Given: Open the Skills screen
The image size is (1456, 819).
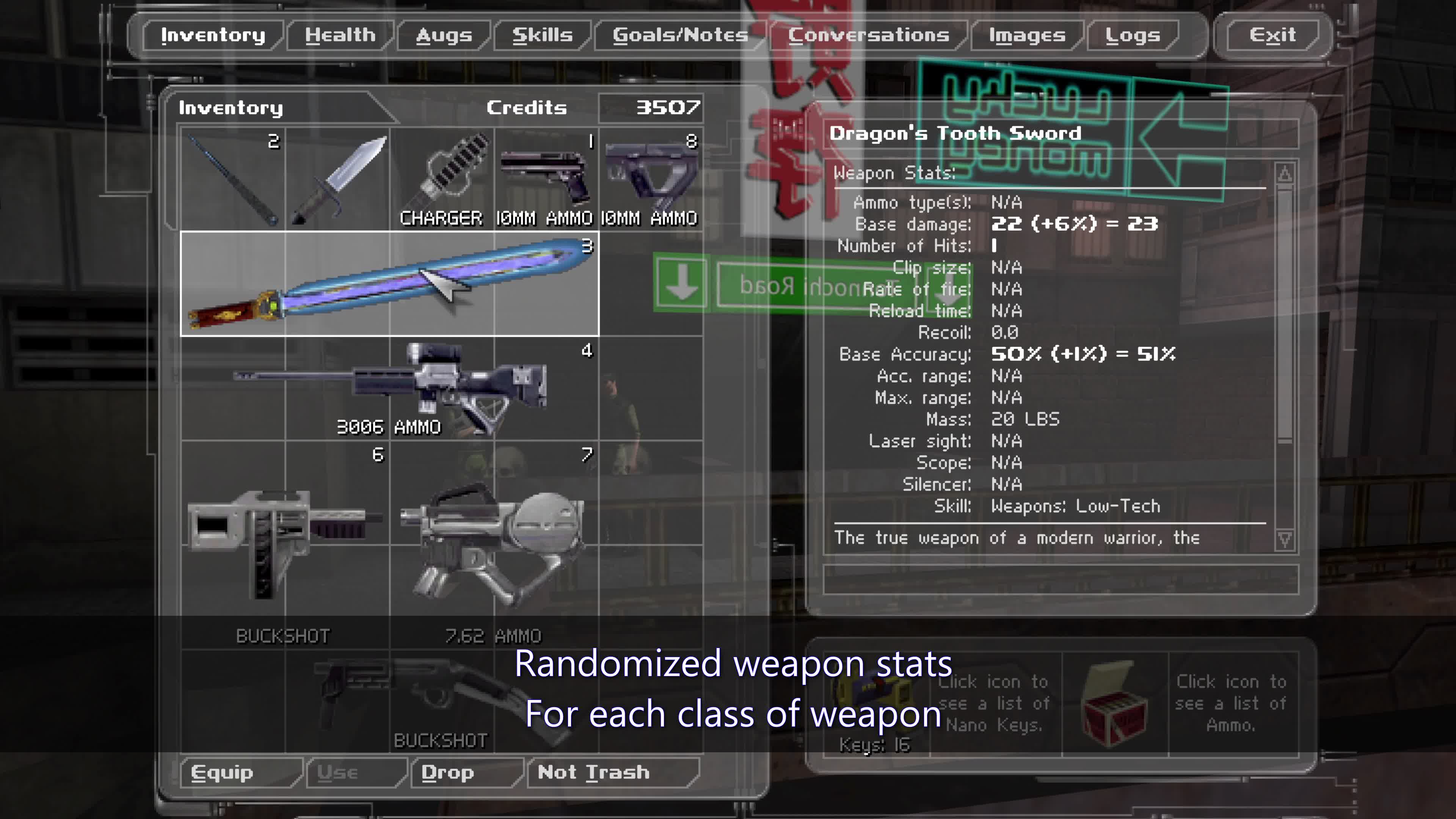Looking at the screenshot, I should pyautogui.click(x=541, y=35).
